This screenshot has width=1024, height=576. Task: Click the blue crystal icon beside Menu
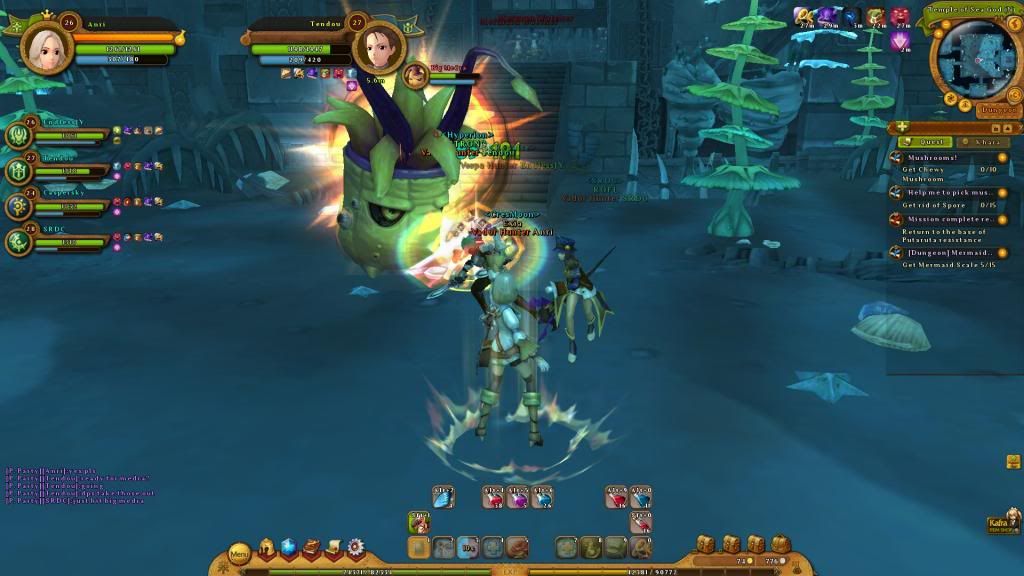[x=289, y=548]
